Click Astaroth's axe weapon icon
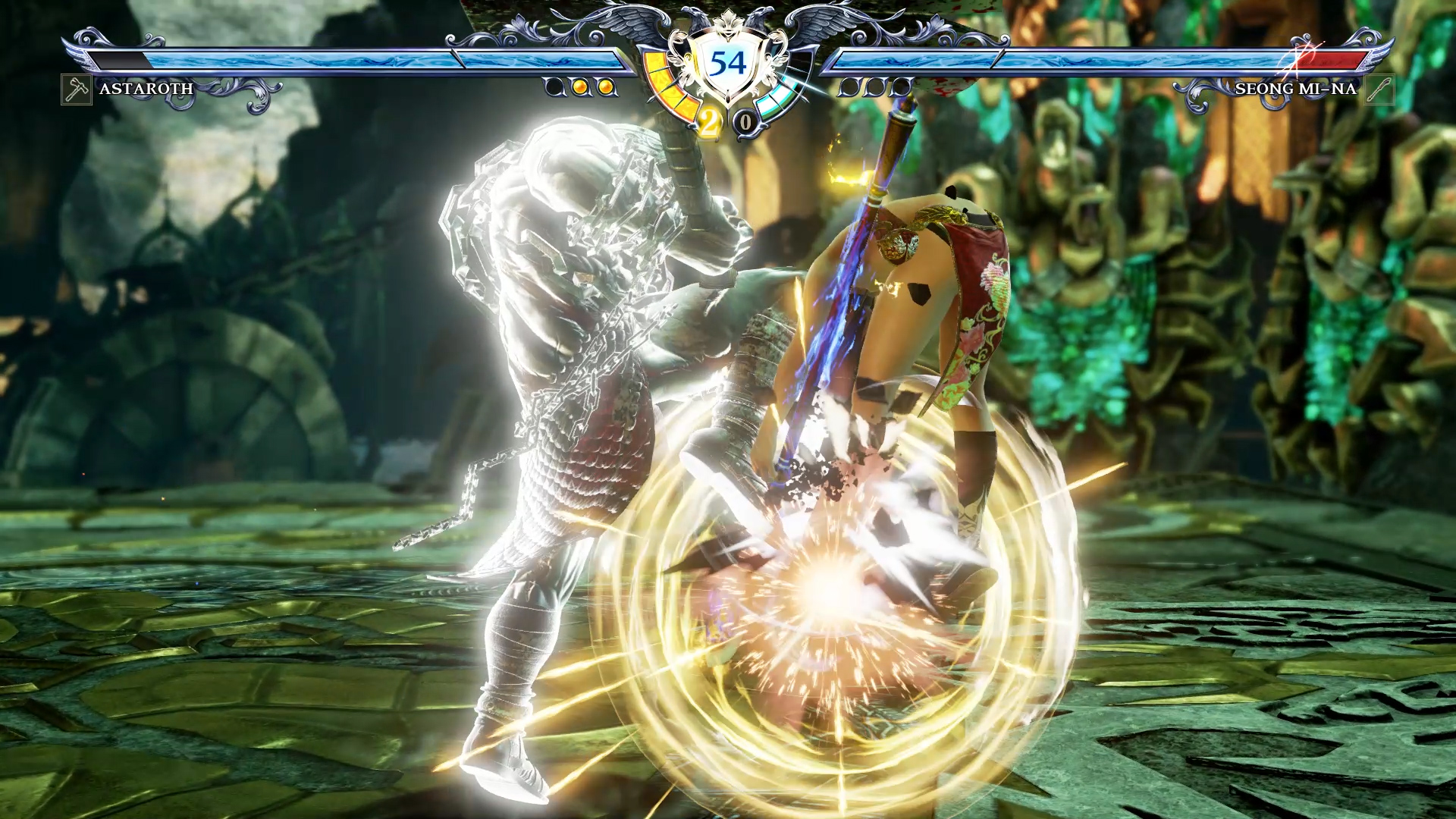The image size is (1456, 819). 77,89
